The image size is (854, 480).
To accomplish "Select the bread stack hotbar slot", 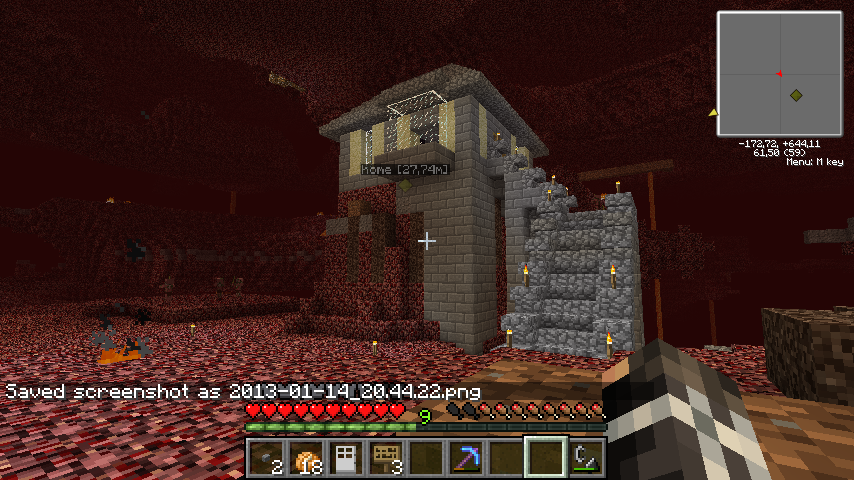I will 307,458.
